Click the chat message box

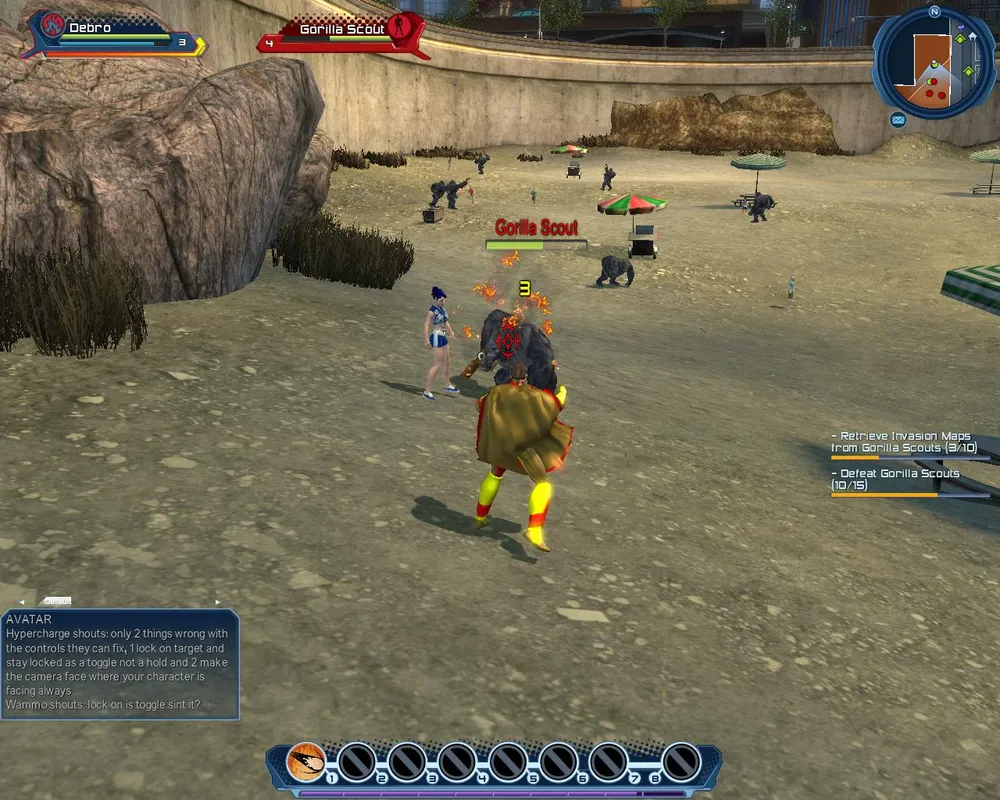point(120,663)
